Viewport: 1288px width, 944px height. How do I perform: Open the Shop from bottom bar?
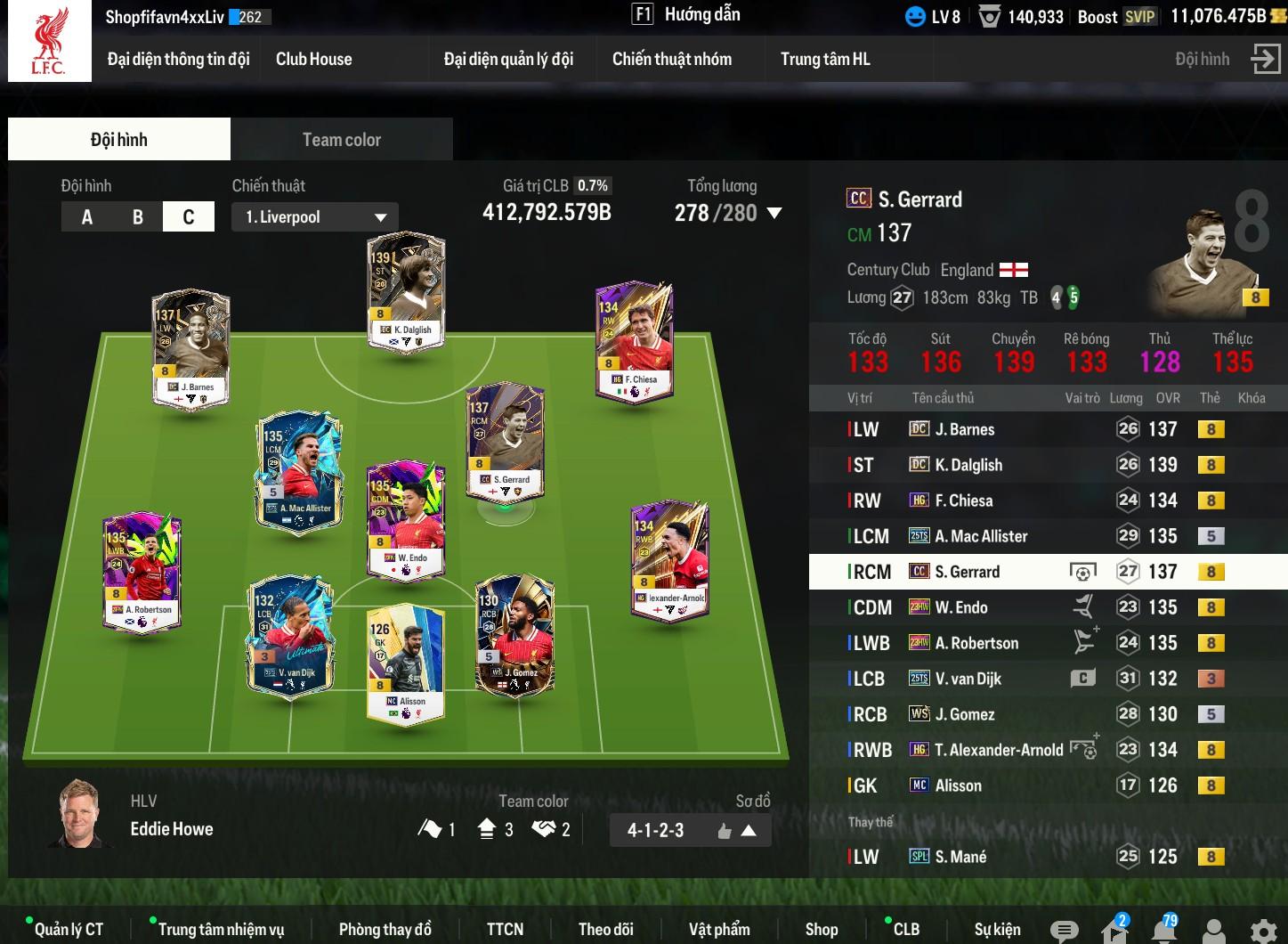(821, 929)
